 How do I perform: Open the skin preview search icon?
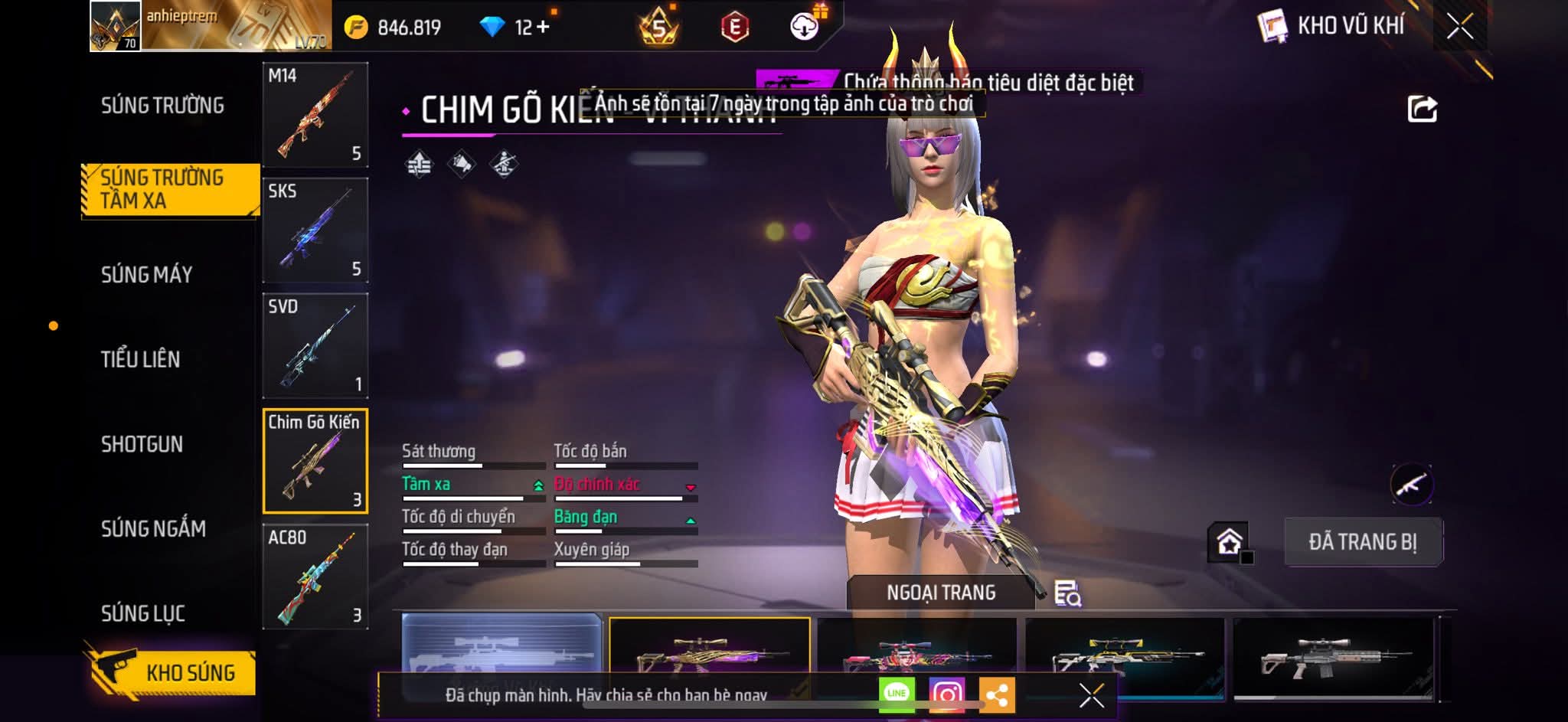pos(1067,593)
